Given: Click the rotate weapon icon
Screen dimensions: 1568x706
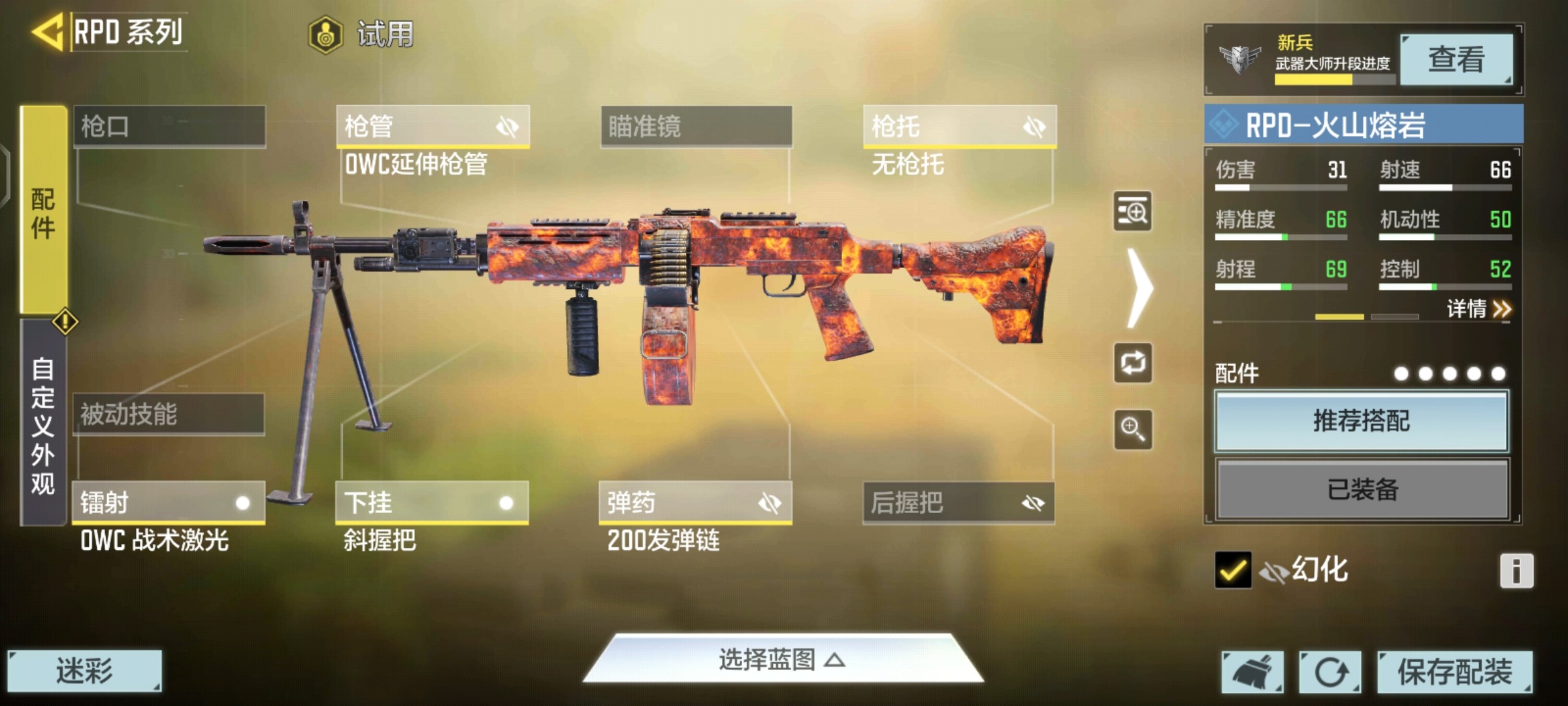Looking at the screenshot, I should tap(1134, 364).
